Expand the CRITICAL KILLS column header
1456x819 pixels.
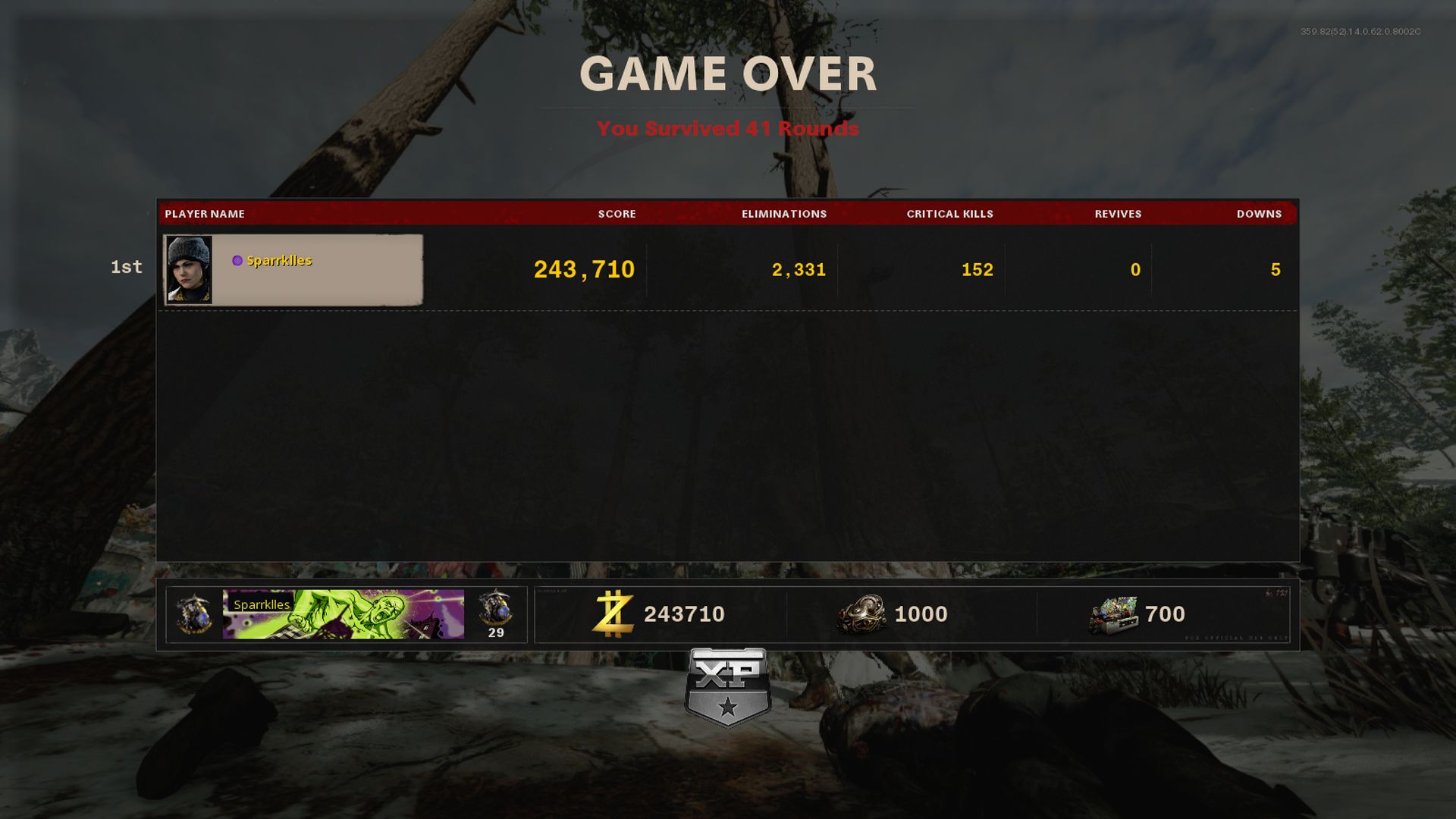click(x=949, y=214)
